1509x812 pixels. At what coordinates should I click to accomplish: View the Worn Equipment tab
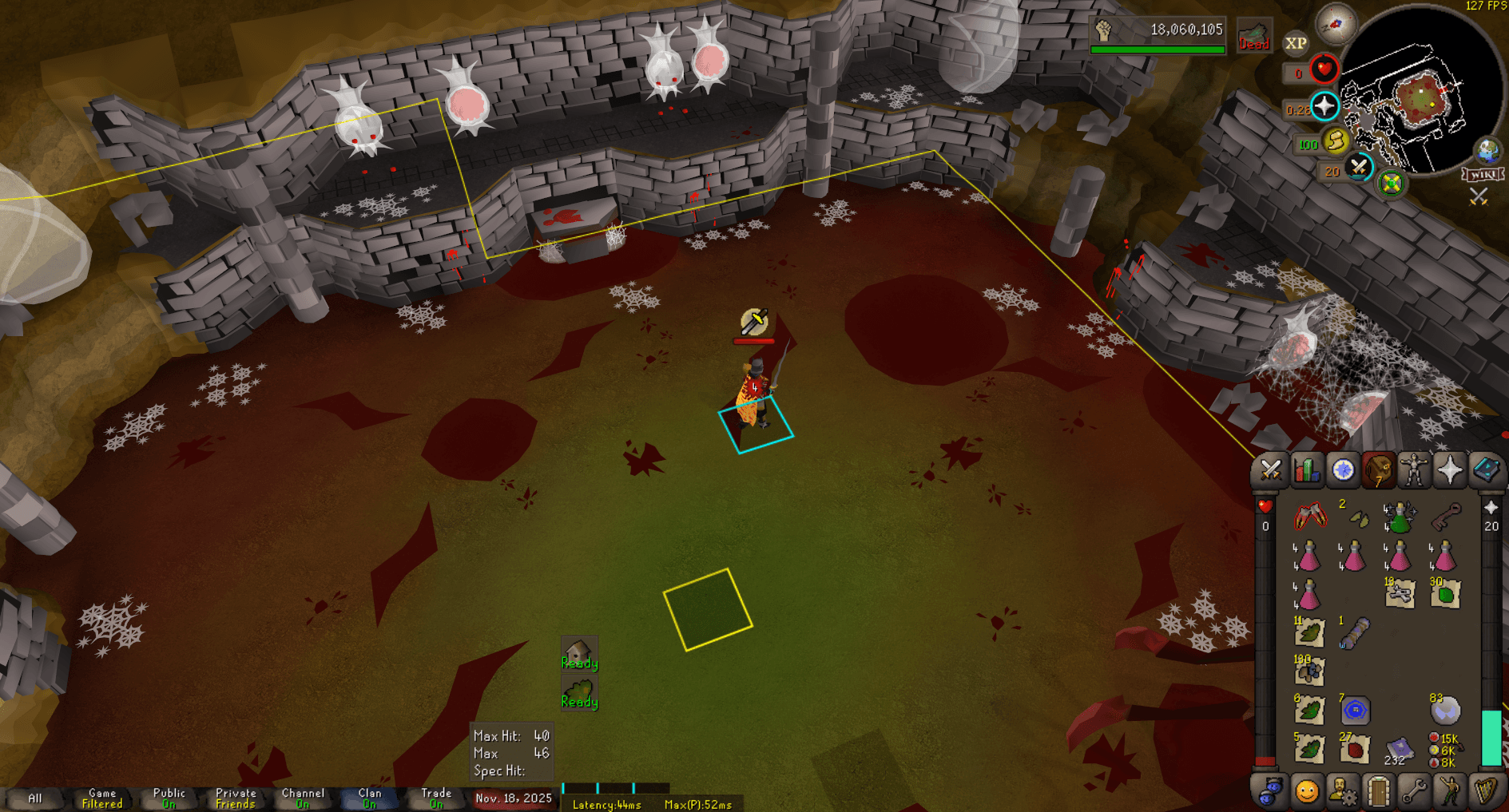click(1415, 471)
